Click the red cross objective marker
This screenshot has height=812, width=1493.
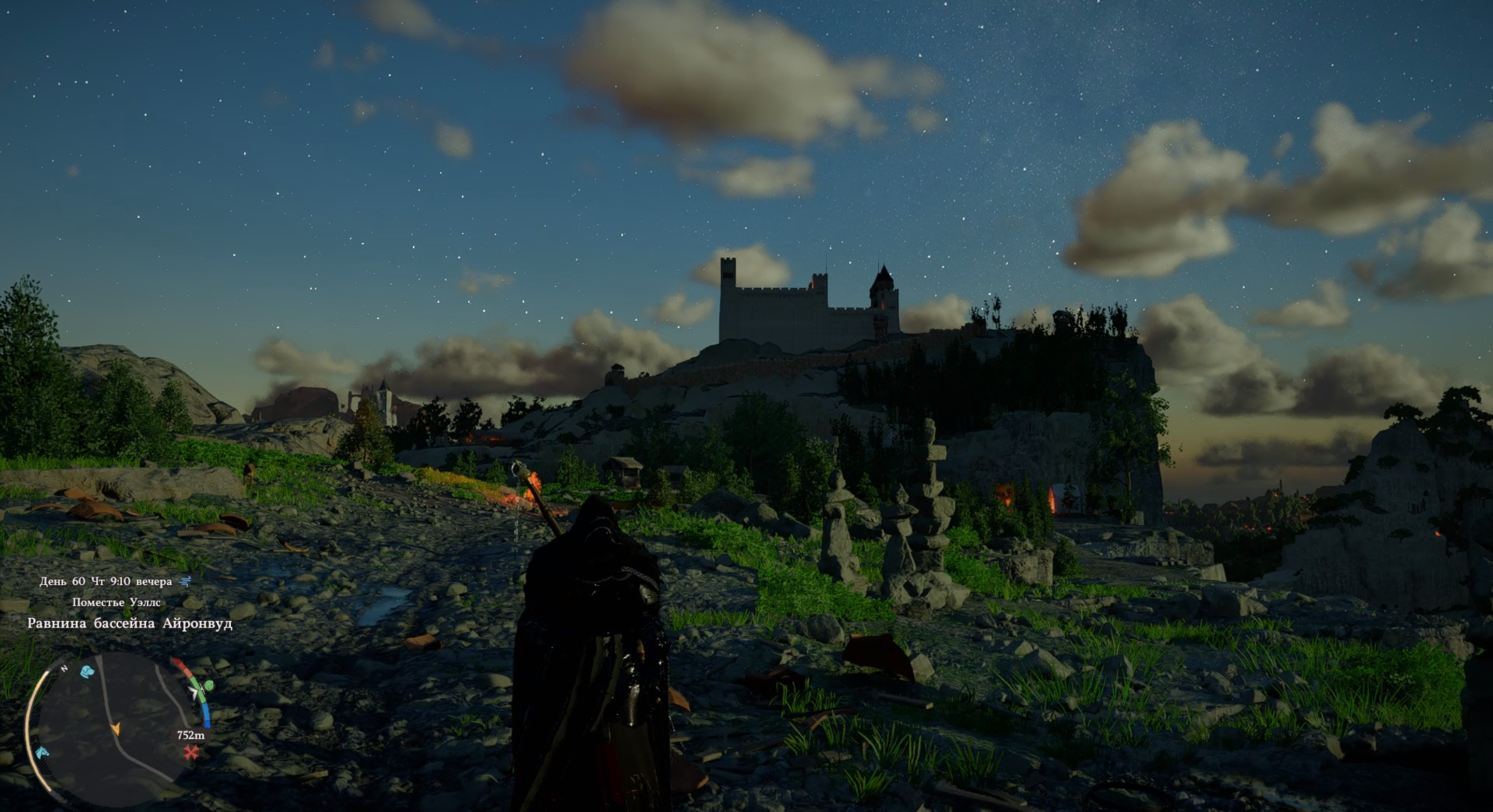[191, 753]
